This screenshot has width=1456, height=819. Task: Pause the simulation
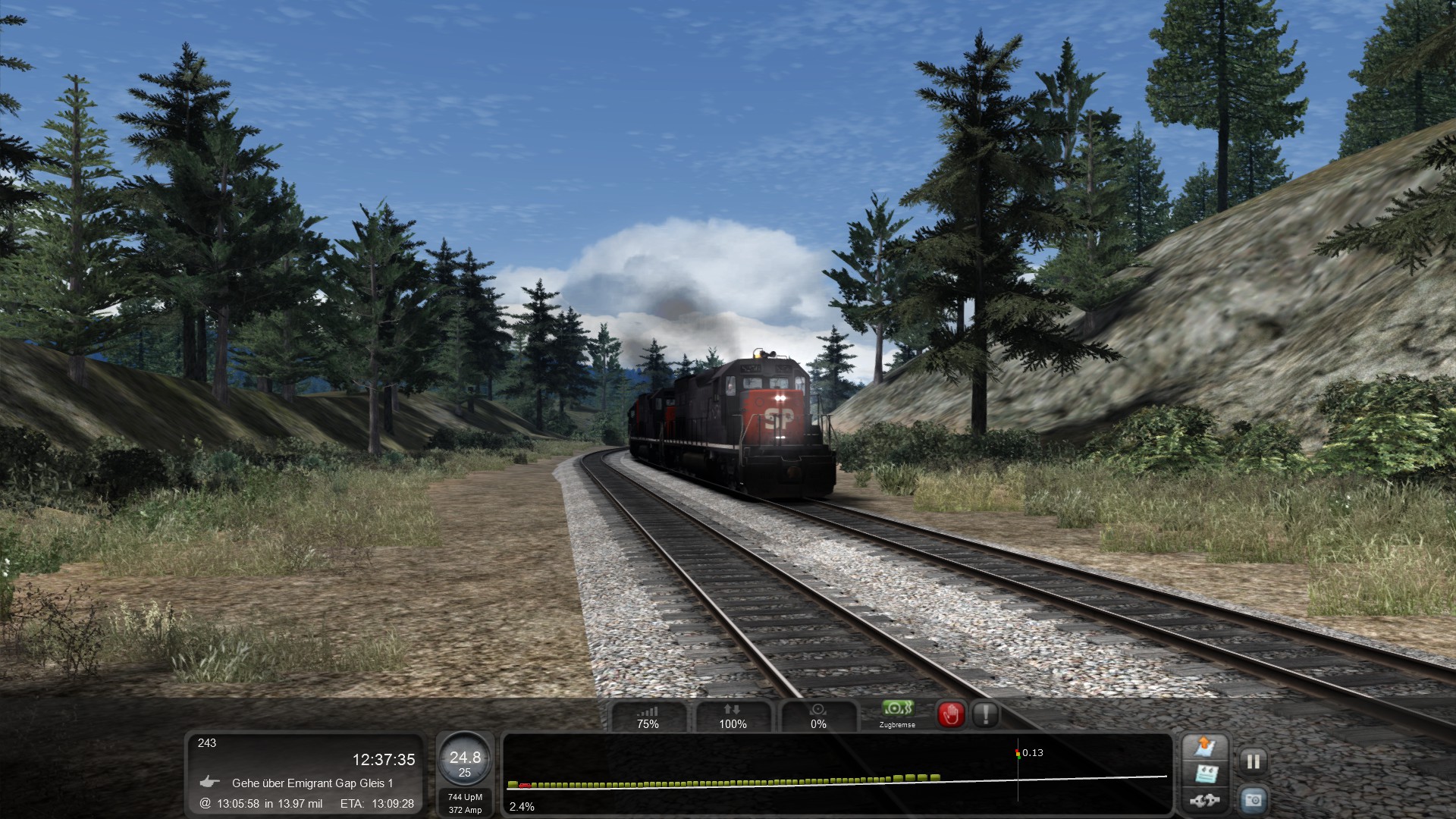point(1253,761)
